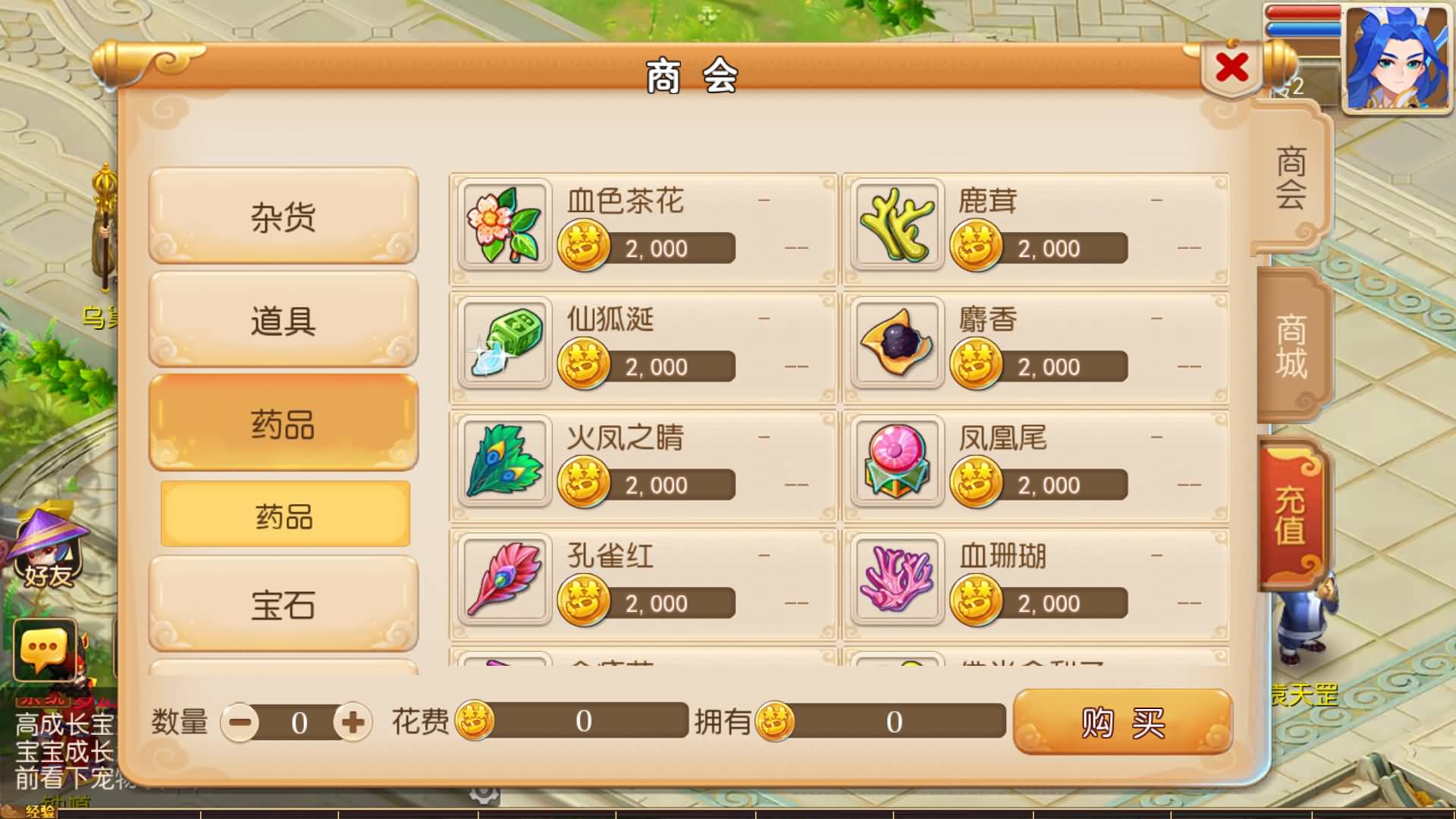Select the 仙狐涎 green dice item icon
1456x819 pixels.
(x=503, y=345)
